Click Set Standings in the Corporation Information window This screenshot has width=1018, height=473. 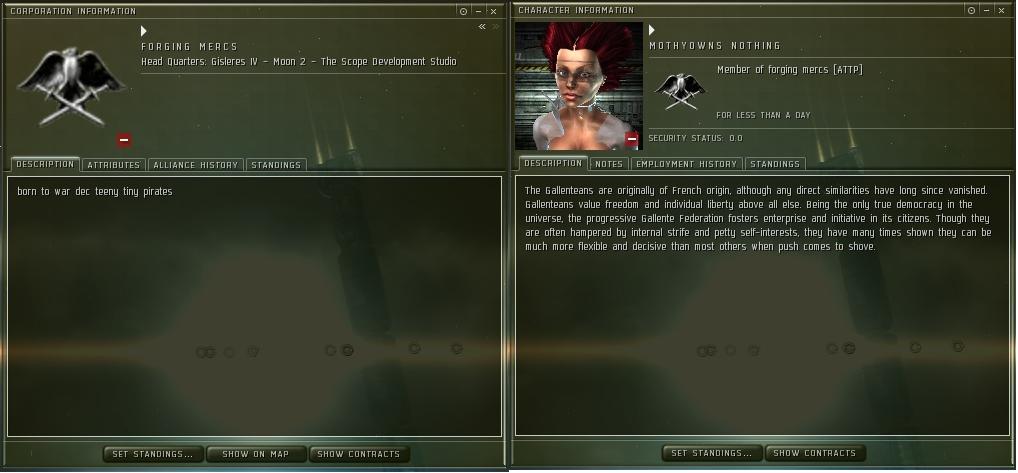[x=153, y=454]
